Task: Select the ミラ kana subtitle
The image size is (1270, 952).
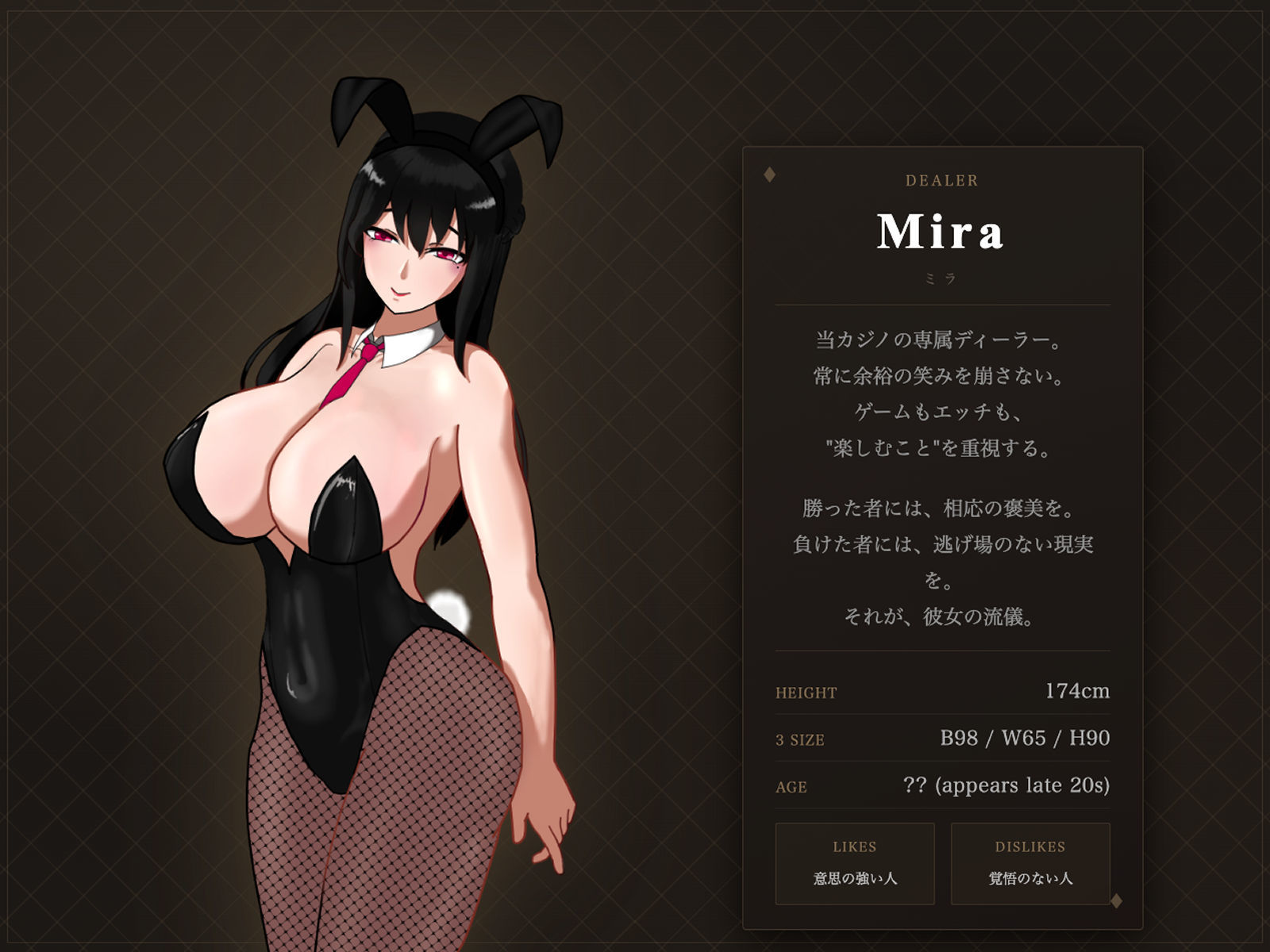Action: tap(941, 277)
